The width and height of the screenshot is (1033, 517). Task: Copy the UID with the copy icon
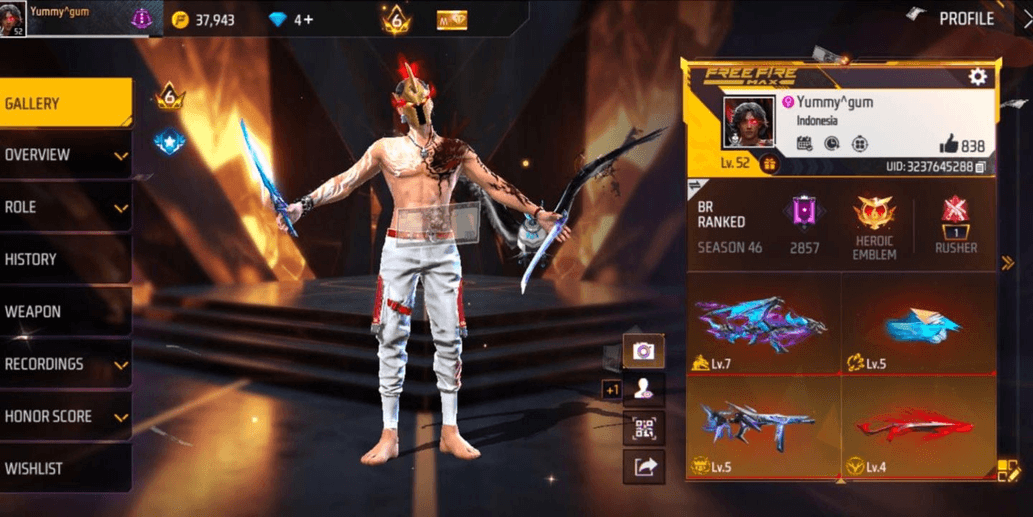pyautogui.click(x=981, y=167)
